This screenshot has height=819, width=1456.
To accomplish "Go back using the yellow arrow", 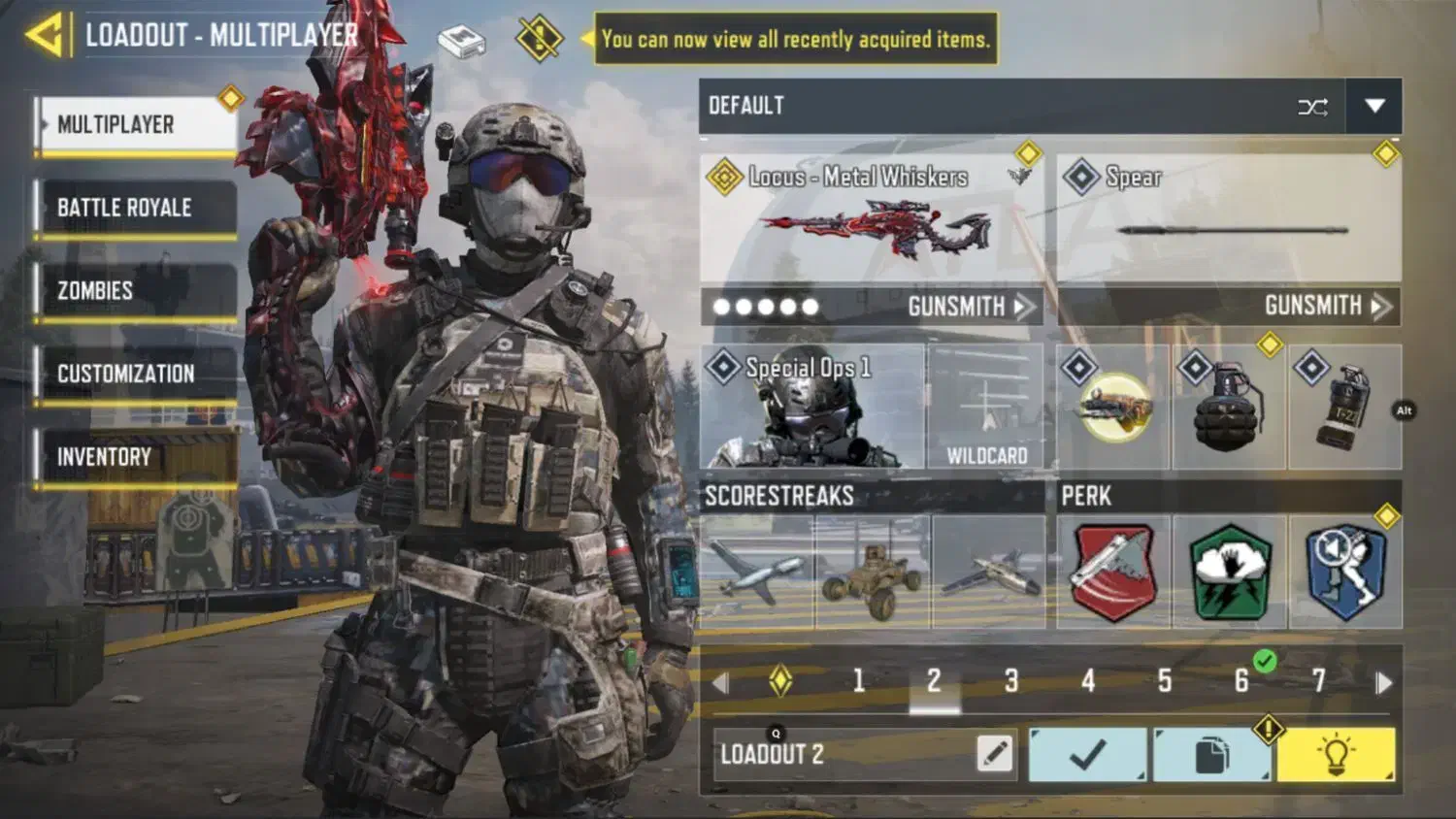I will click(46, 36).
